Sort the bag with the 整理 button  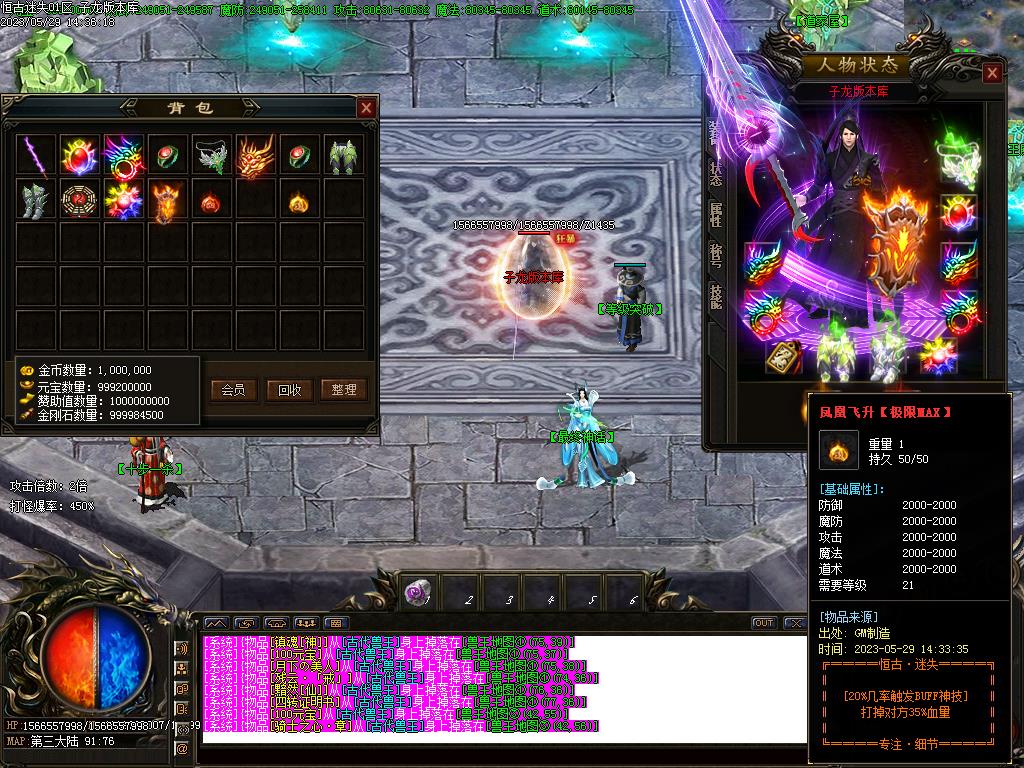344,389
